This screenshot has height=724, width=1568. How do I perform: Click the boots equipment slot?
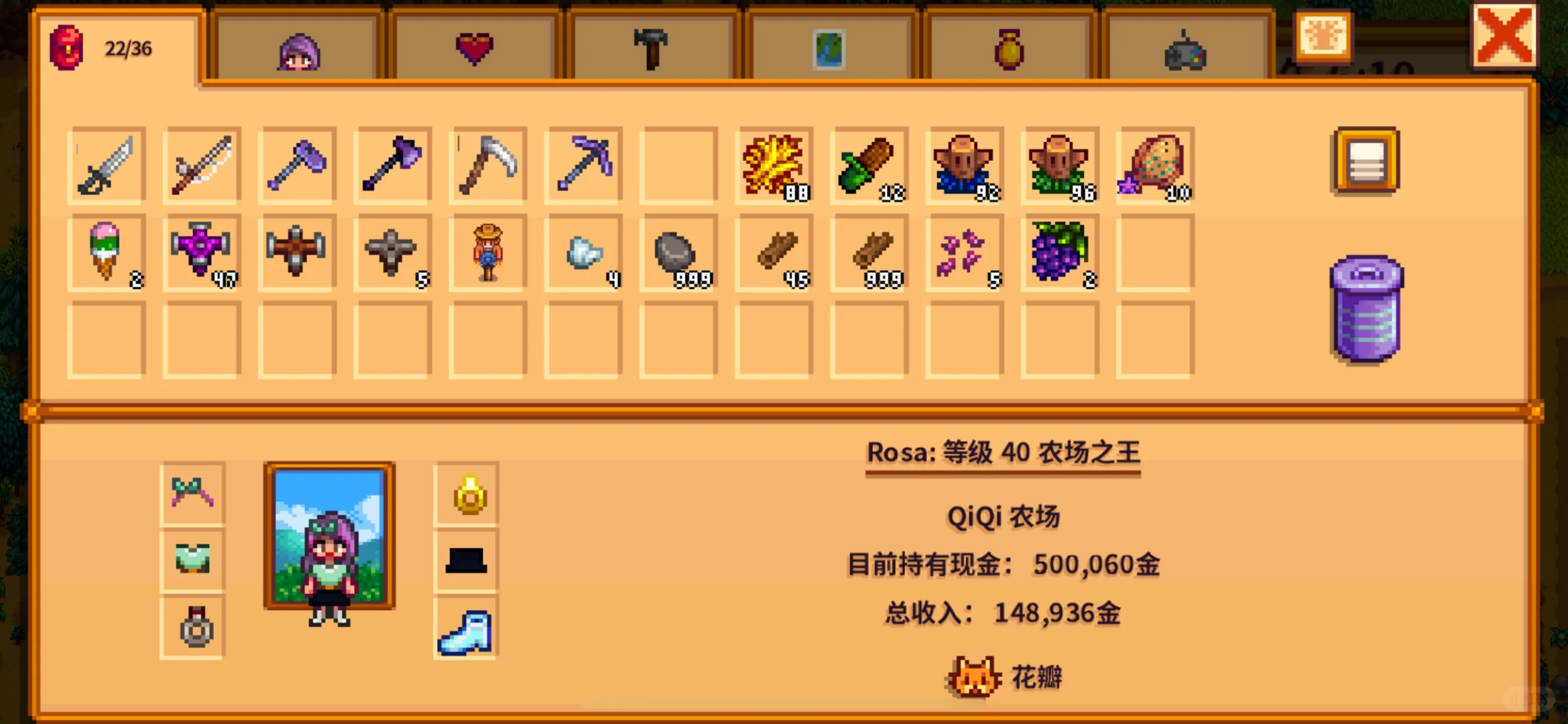[465, 630]
